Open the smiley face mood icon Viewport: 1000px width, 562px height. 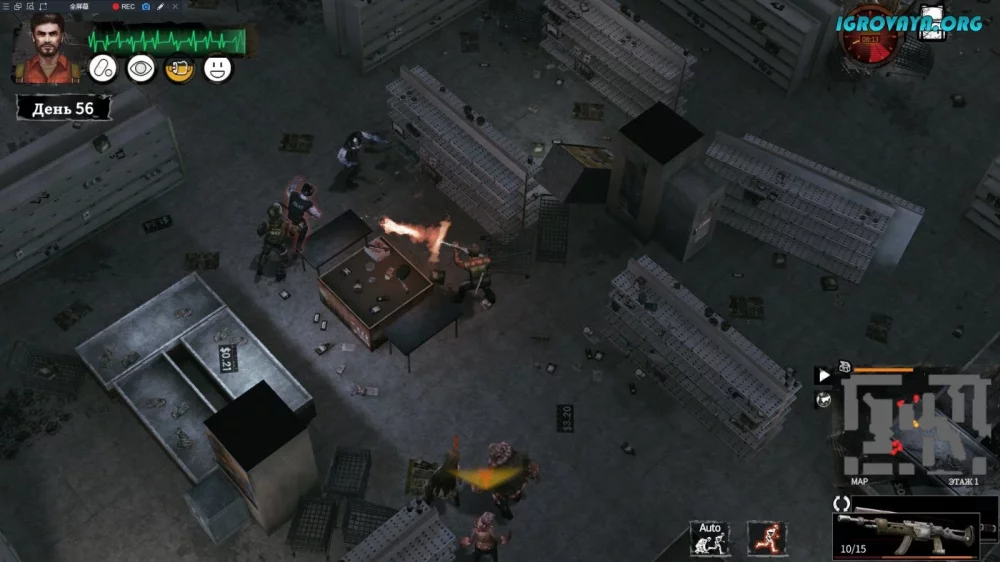(217, 69)
